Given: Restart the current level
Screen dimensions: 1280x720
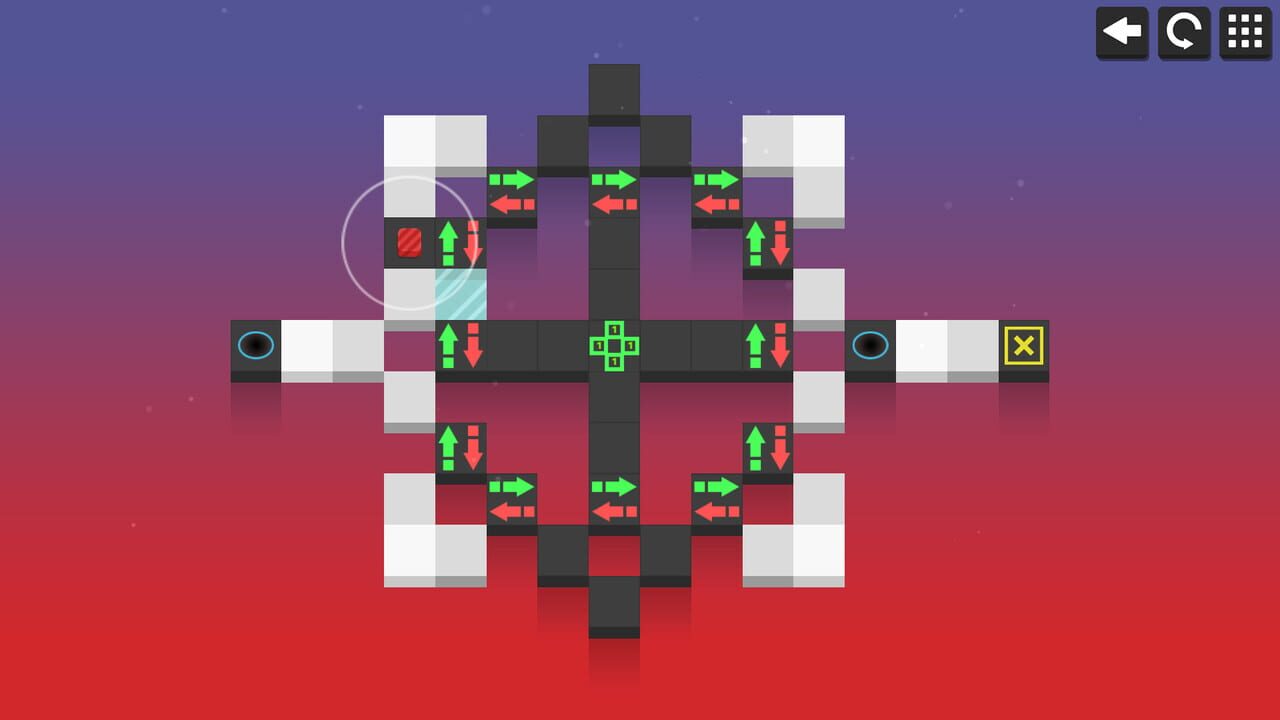Looking at the screenshot, I should pos(1183,31).
